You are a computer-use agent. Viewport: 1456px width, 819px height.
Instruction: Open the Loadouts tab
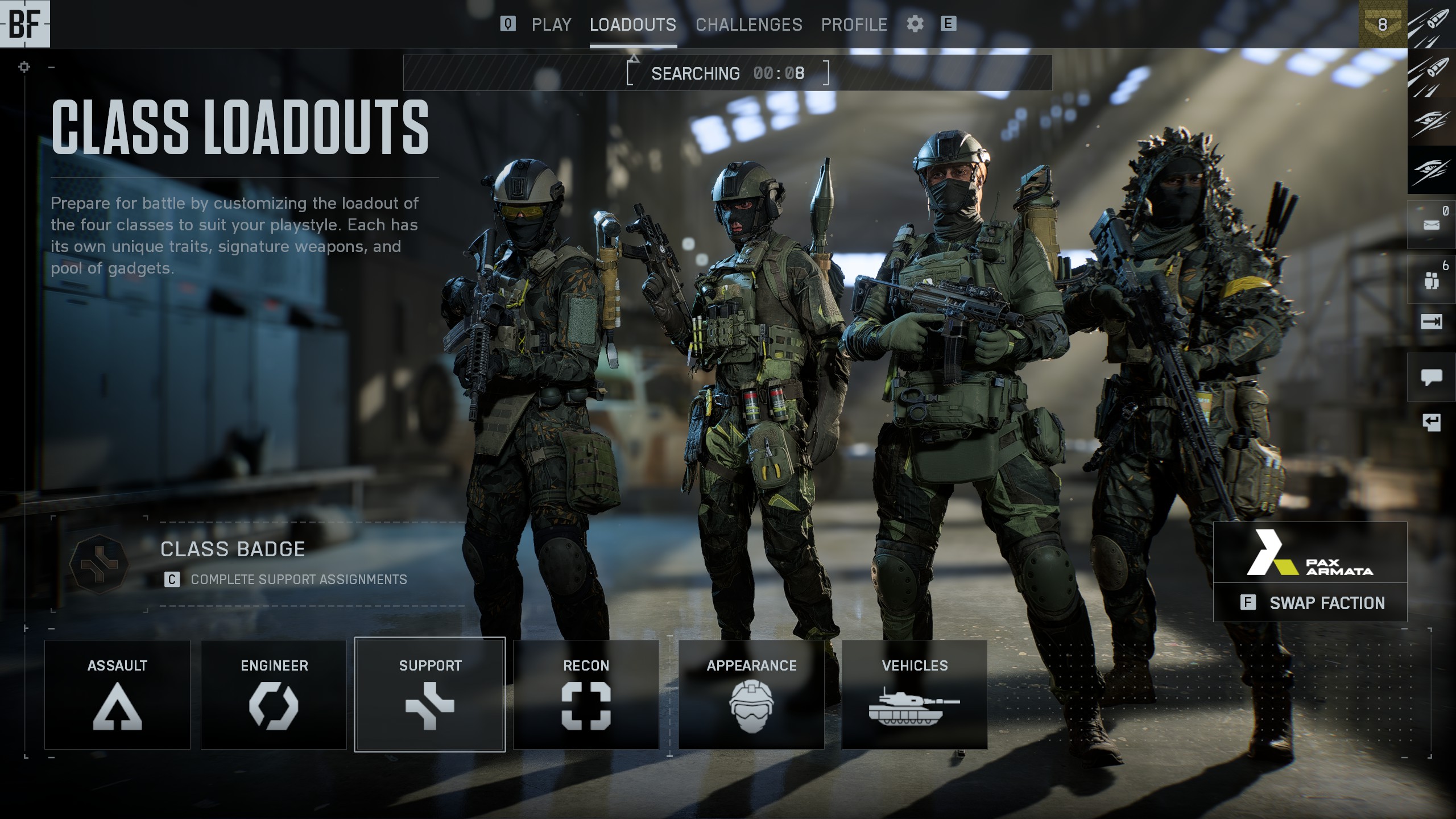tap(632, 24)
